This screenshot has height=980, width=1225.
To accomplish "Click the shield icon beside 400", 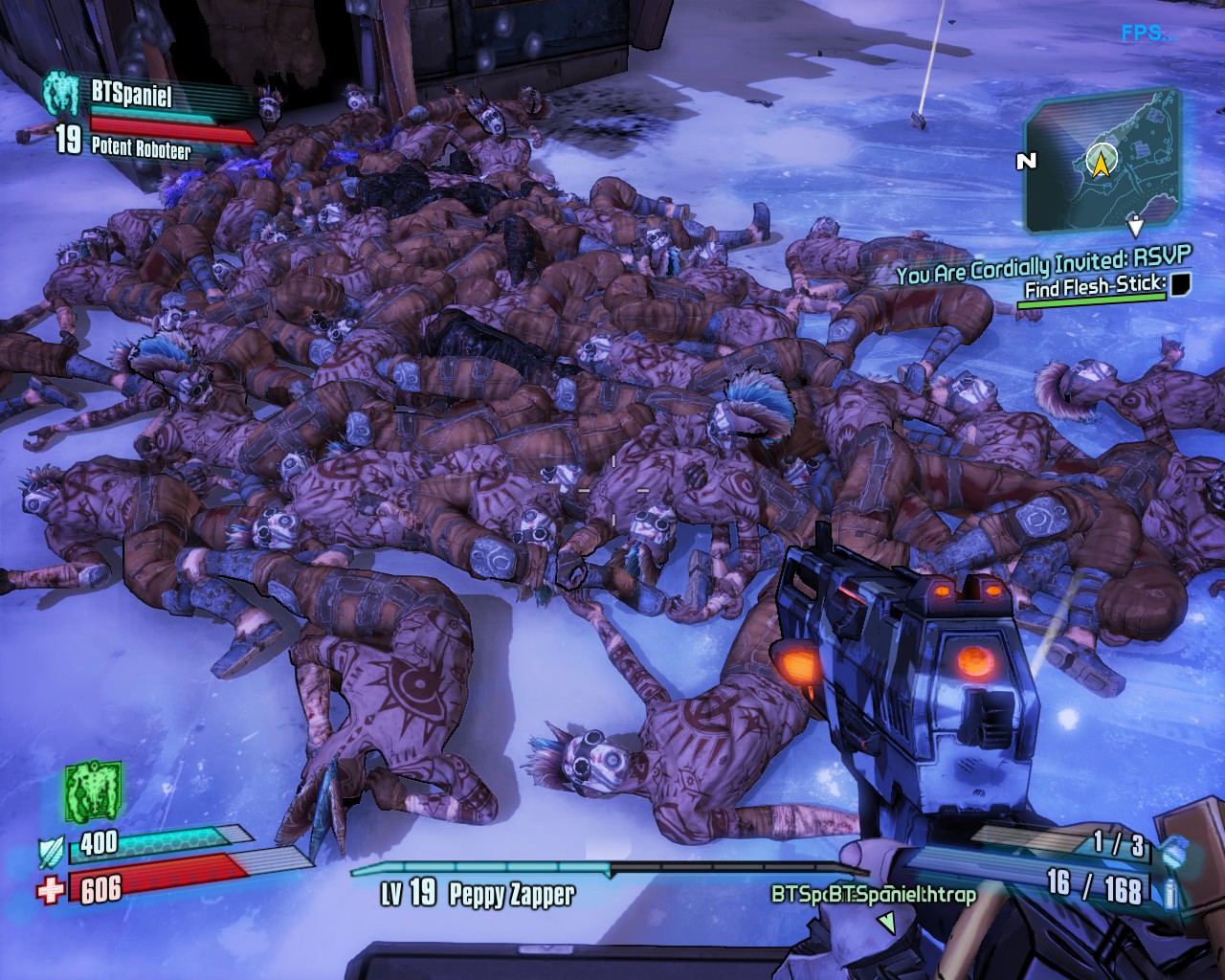I will (51, 847).
